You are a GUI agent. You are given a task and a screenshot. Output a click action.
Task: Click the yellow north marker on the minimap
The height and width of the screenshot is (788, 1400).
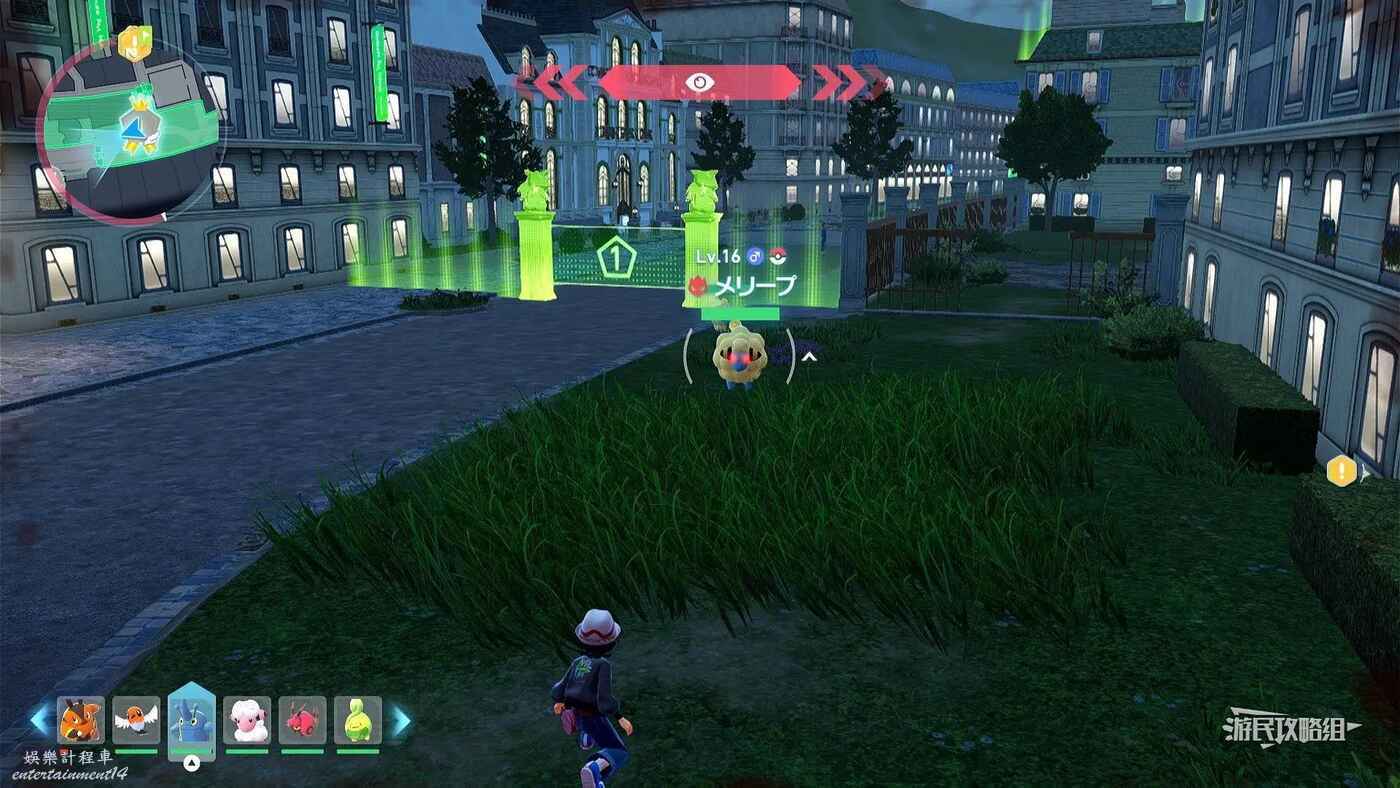[133, 44]
